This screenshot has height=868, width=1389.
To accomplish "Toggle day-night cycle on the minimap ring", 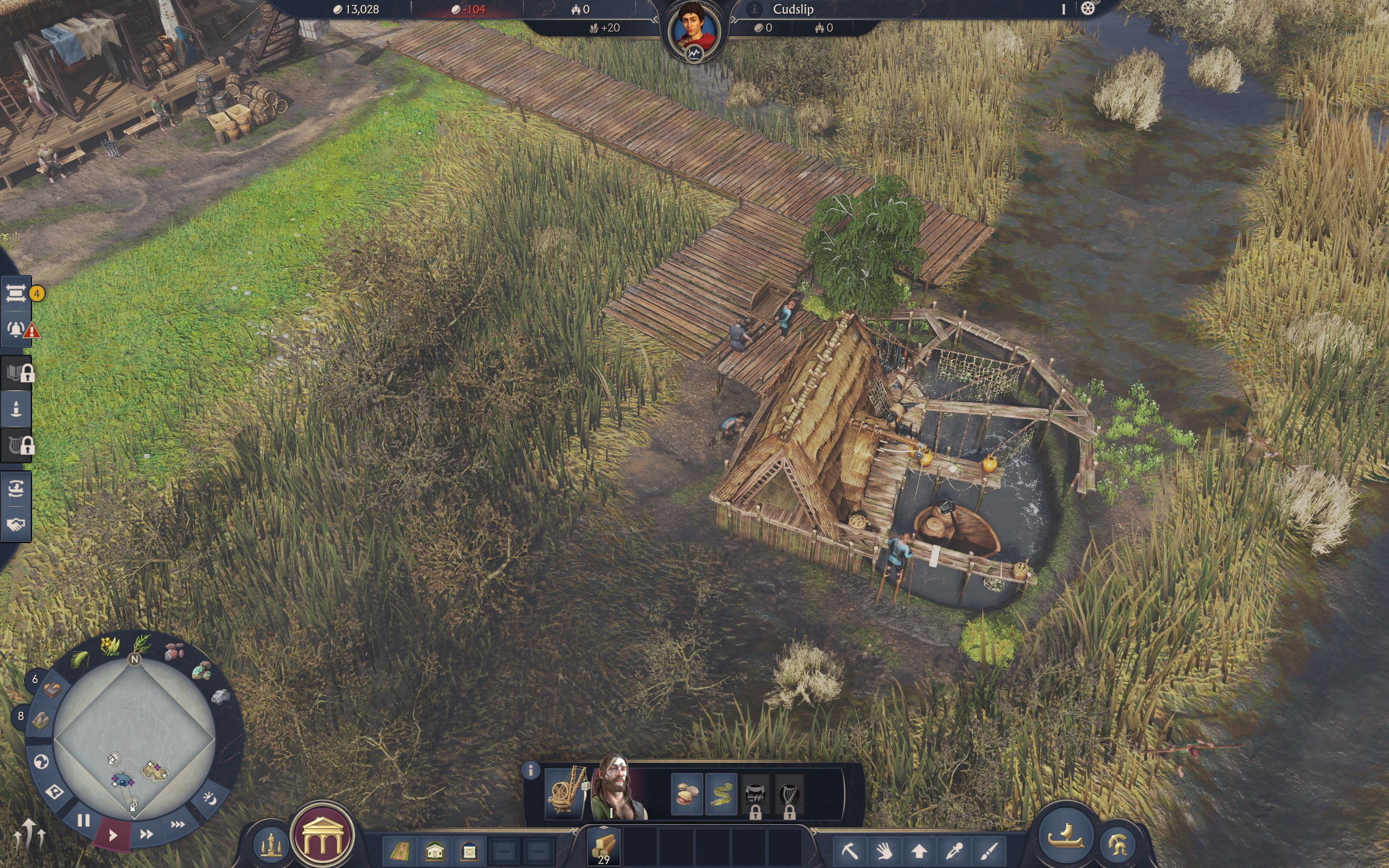I will click(x=210, y=798).
